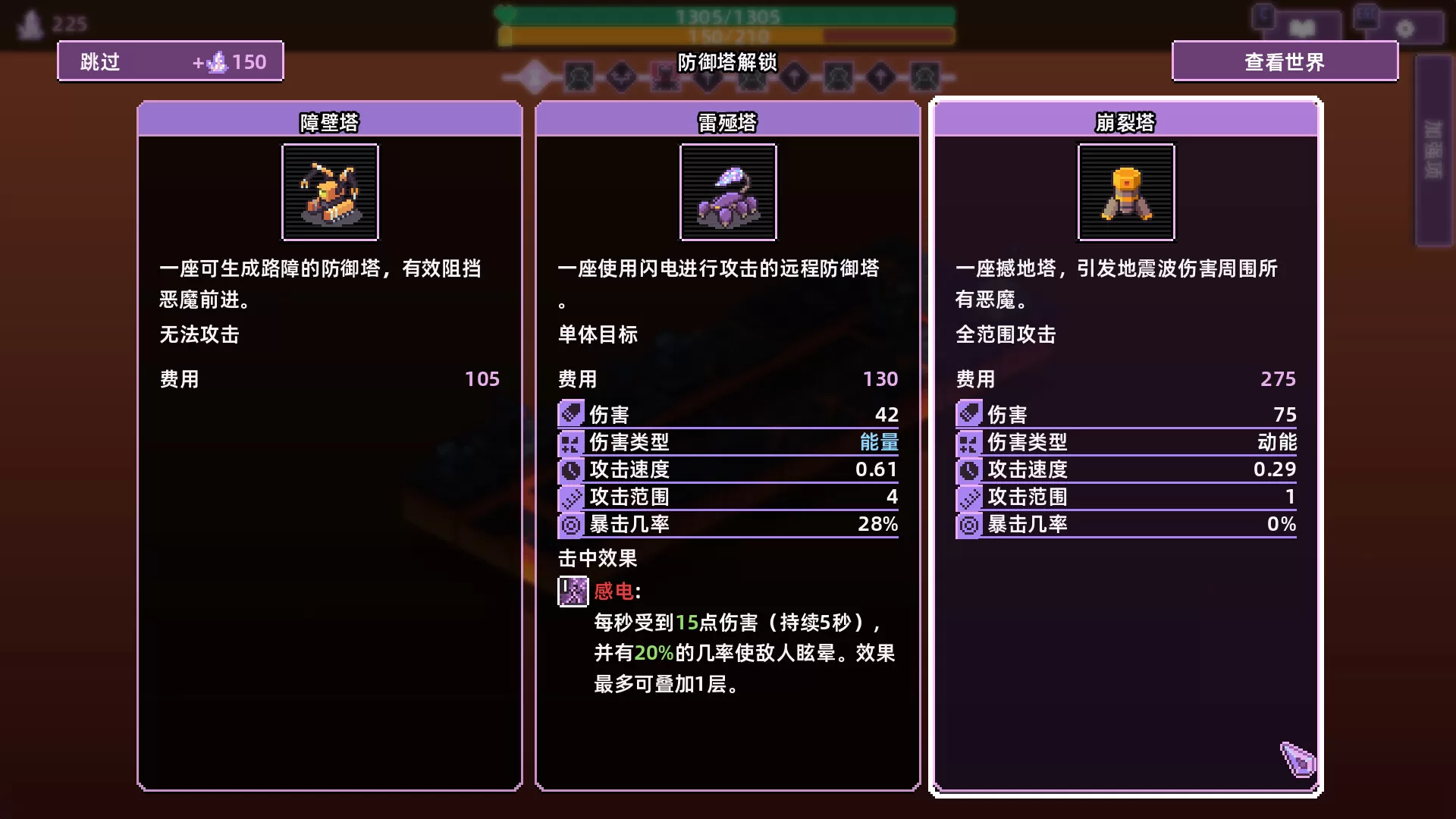Click the 感电 shock status effect icon
Screen dimensions: 1456x819
[x=572, y=591]
